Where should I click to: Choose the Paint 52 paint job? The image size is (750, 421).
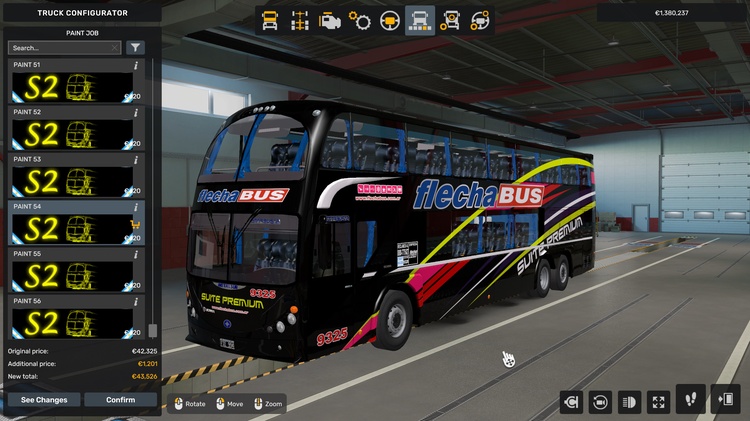click(70, 133)
